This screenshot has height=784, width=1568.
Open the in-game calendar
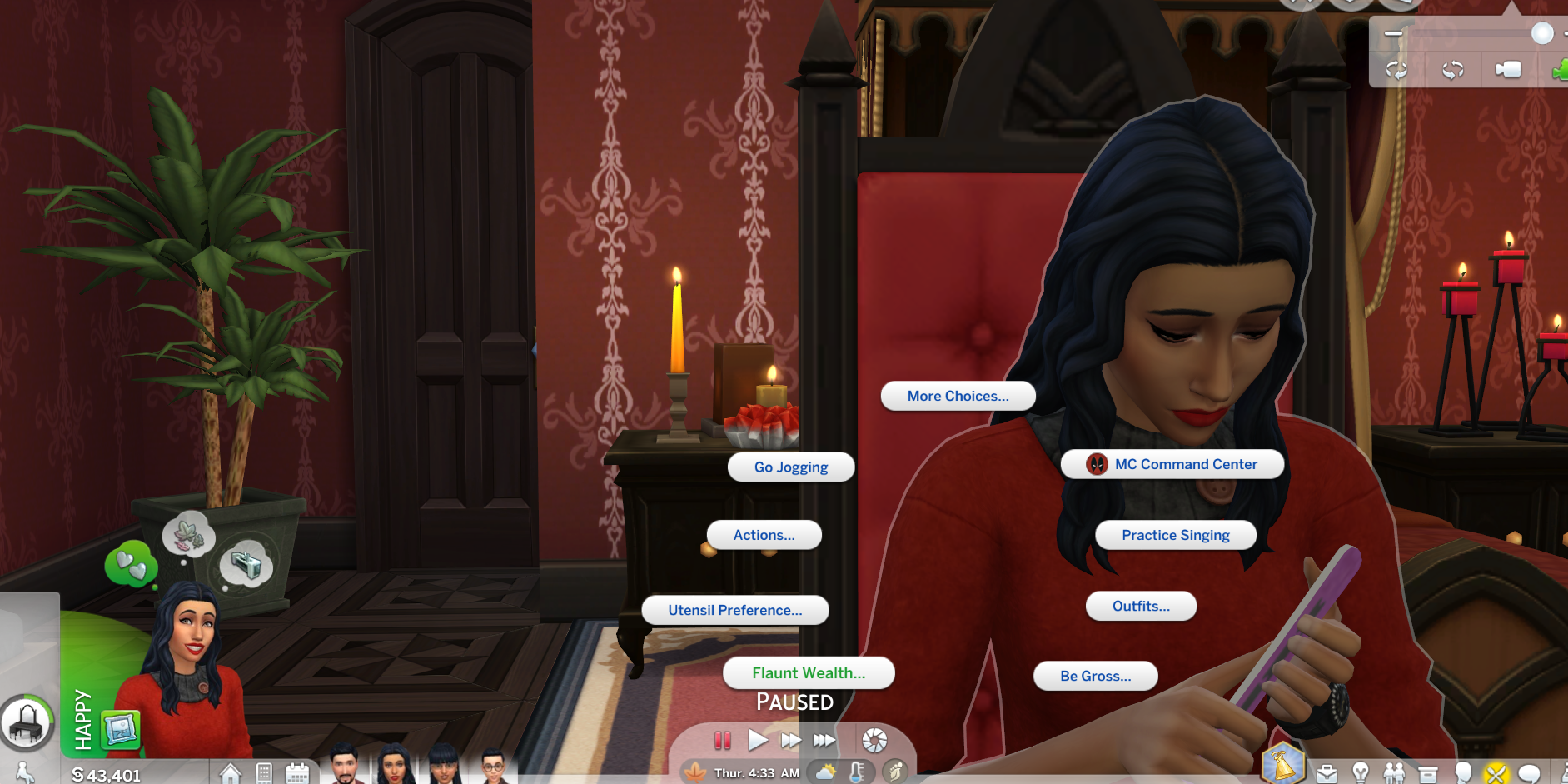point(296,772)
